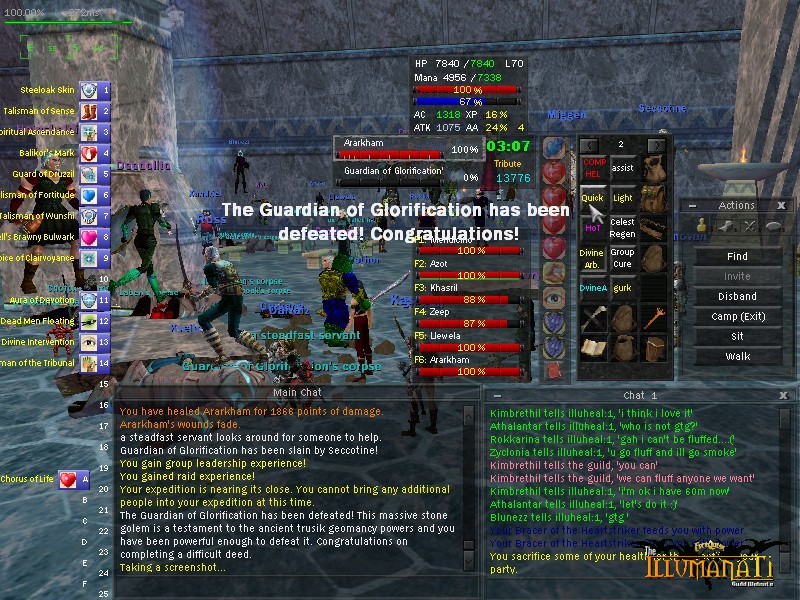
Task: Use the Divine Arb. hotkey
Action: tap(593, 258)
